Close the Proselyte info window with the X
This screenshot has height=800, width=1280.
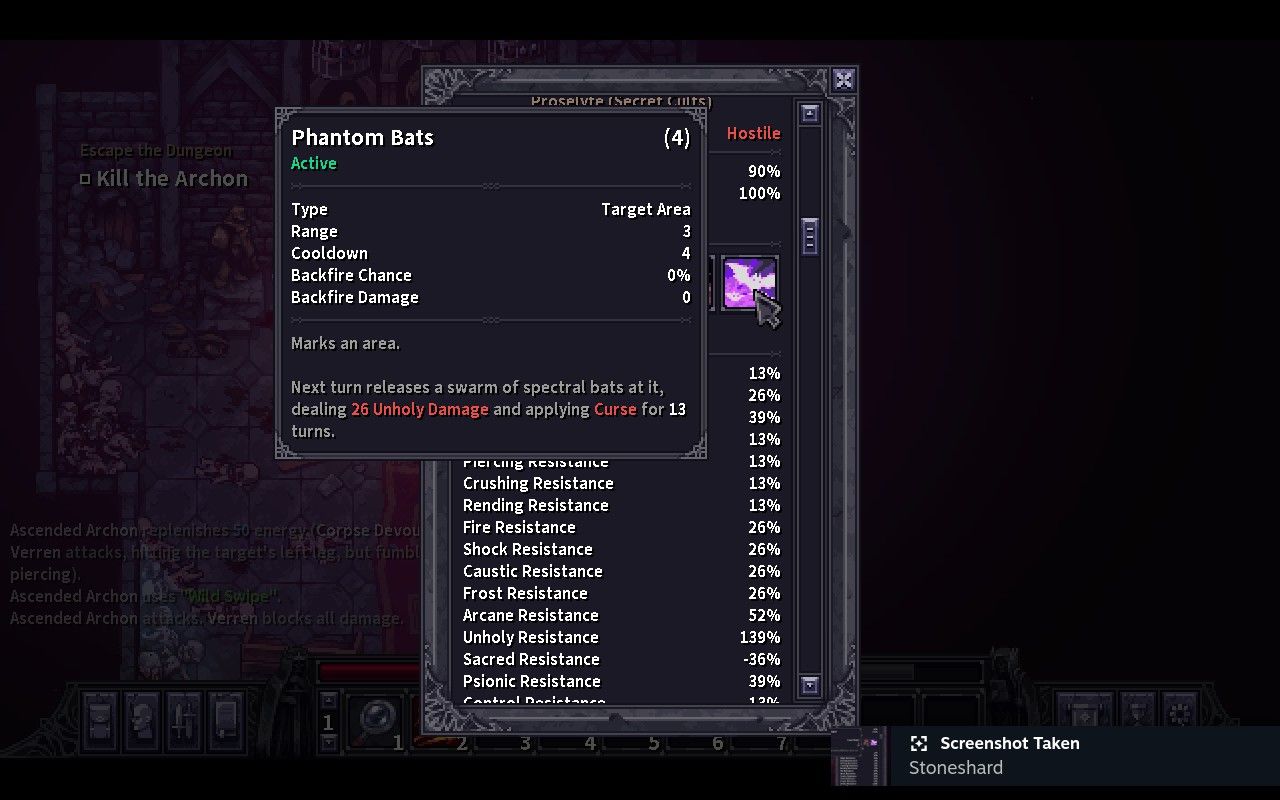(843, 82)
